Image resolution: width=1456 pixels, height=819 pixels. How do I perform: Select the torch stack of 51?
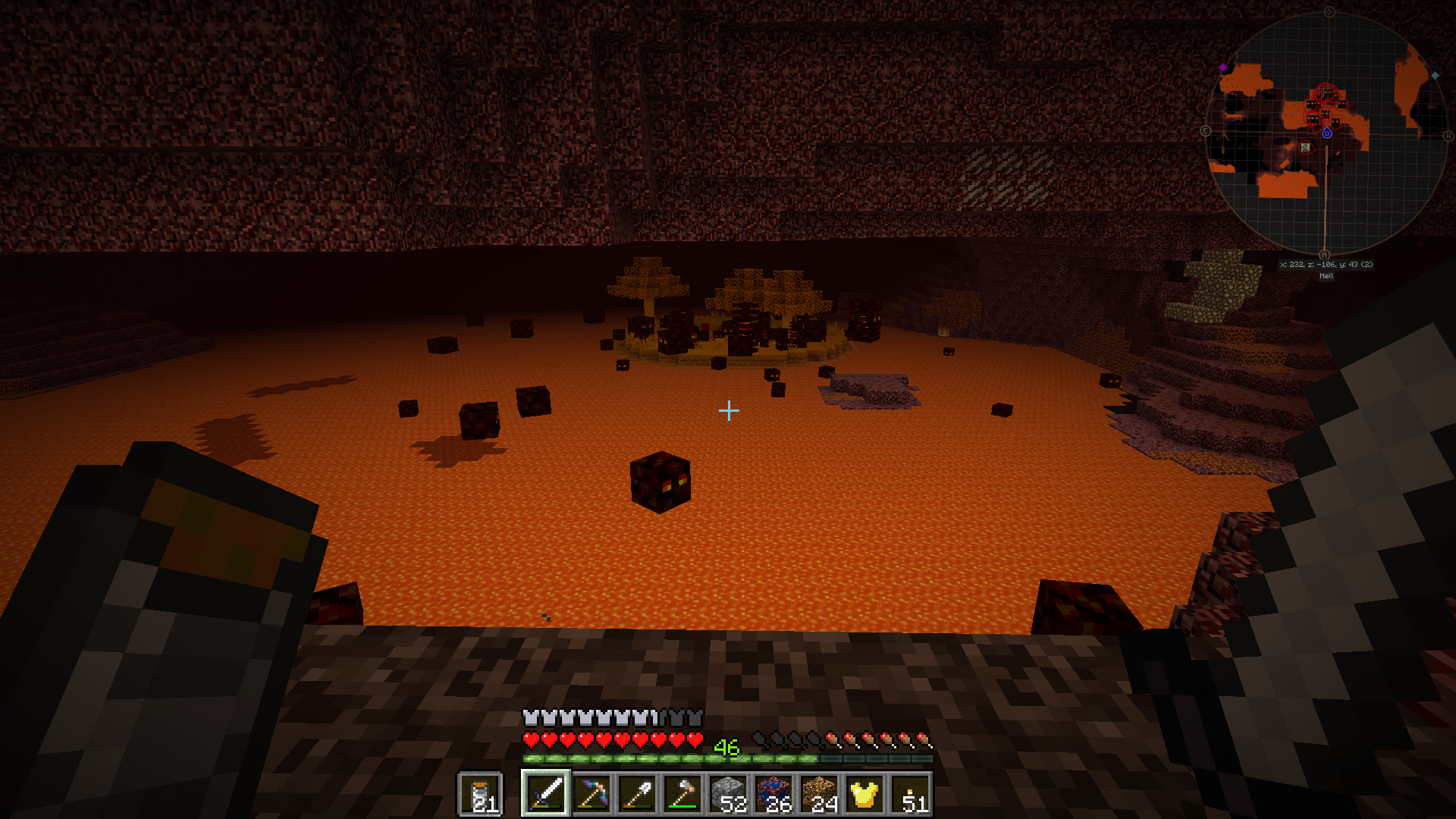910,794
